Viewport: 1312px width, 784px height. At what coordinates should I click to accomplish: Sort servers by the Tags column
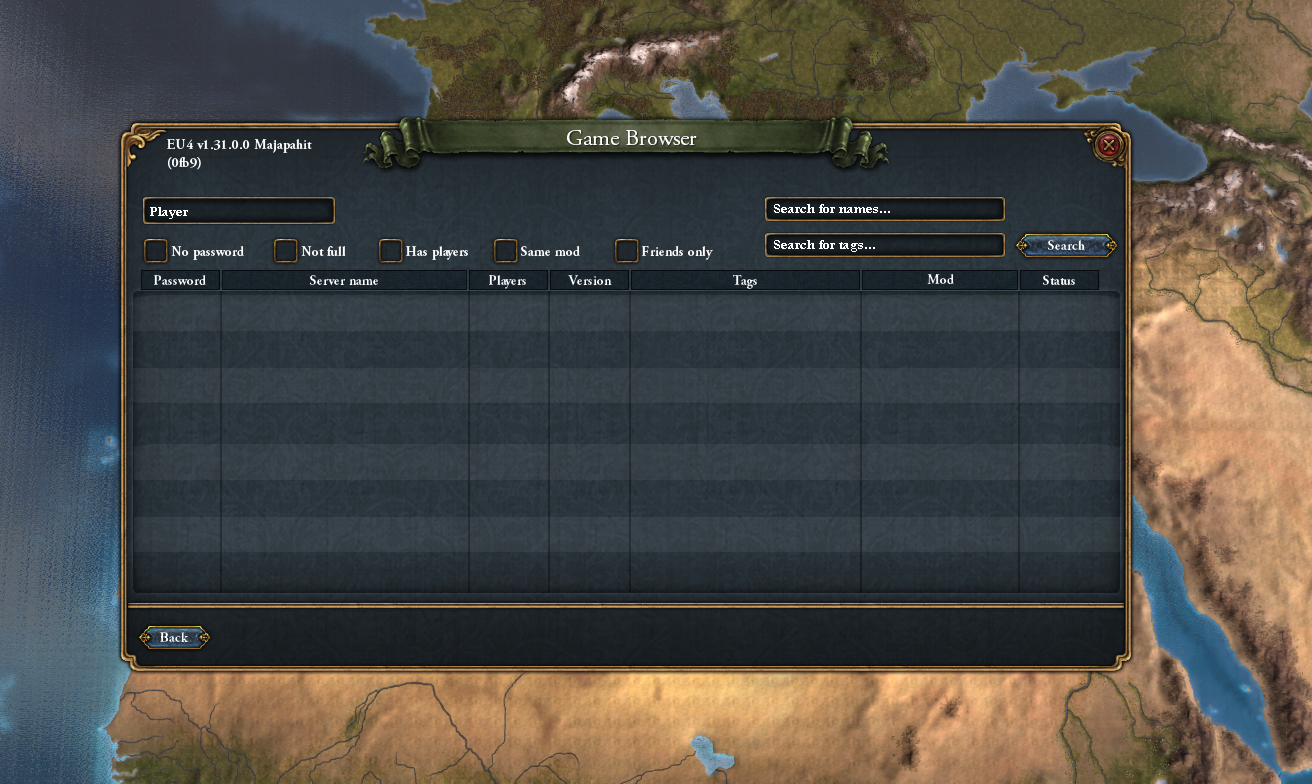744,280
